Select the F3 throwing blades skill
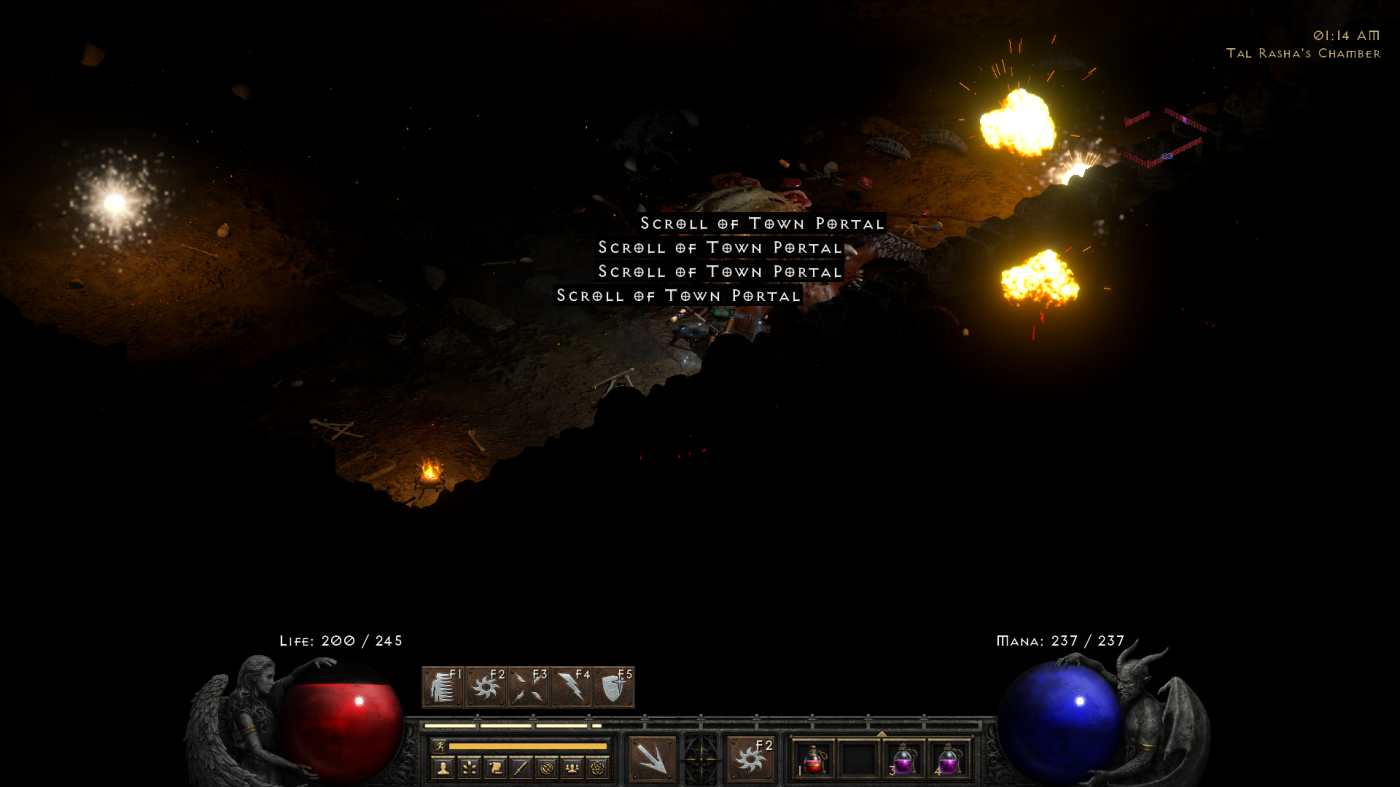1400x787 pixels. (x=528, y=685)
